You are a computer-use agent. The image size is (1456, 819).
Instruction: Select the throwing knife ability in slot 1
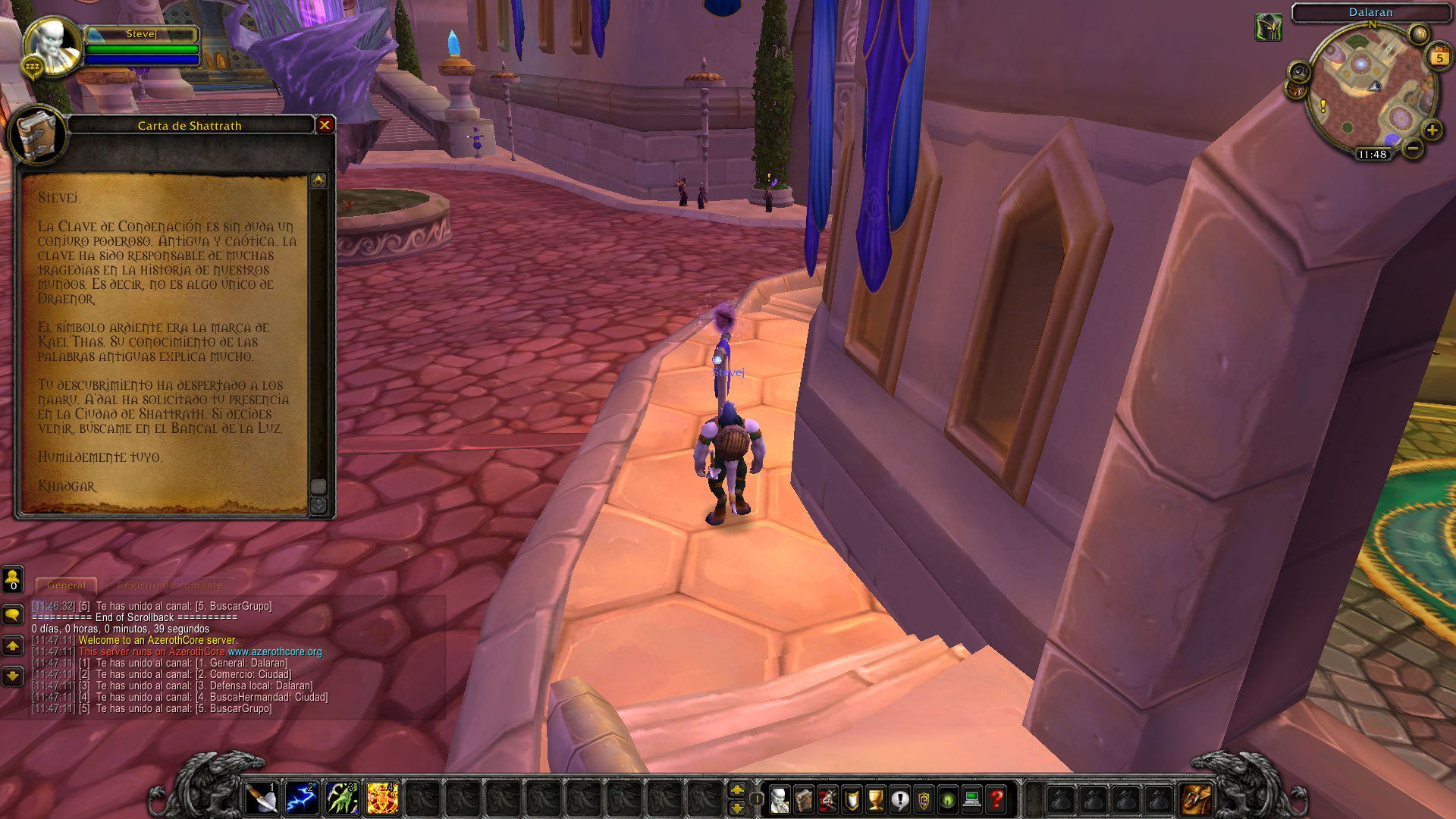coord(262,798)
